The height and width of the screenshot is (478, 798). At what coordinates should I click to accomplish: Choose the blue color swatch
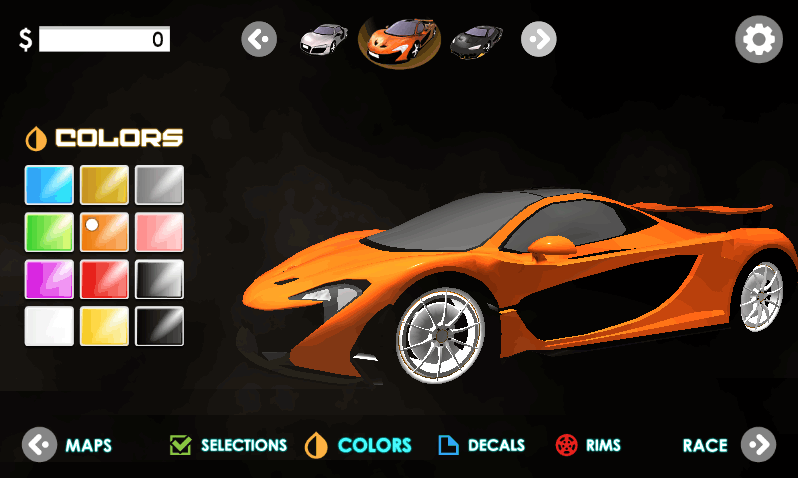49,185
